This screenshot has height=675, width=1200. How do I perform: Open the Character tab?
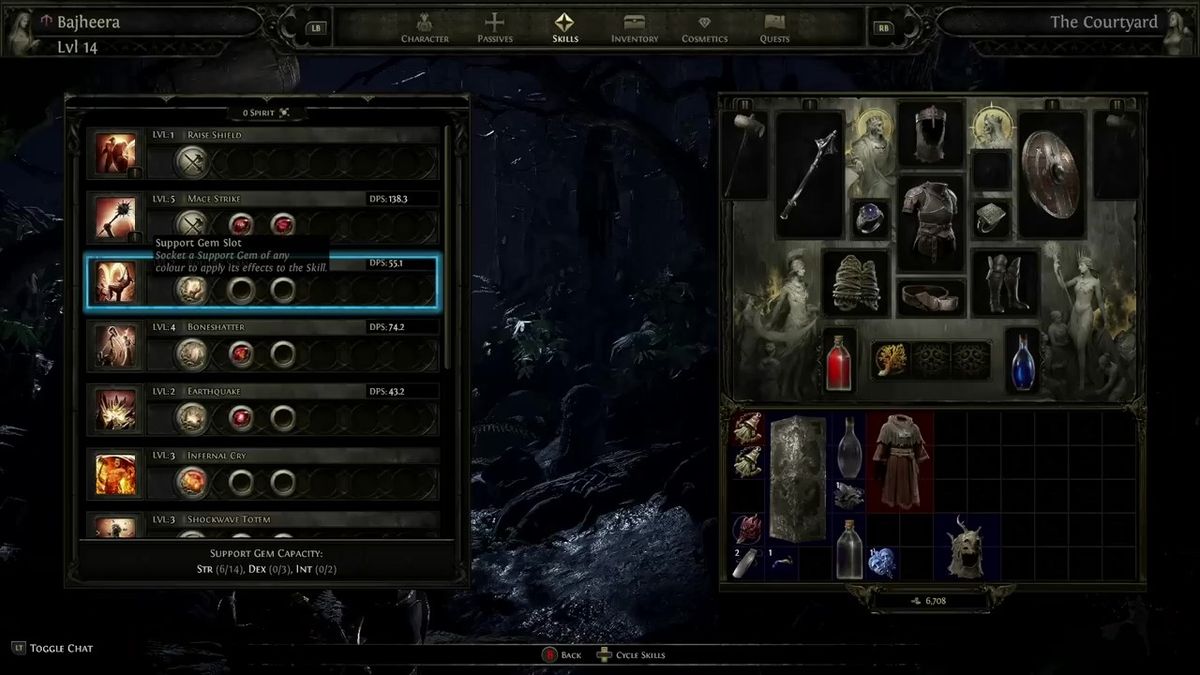click(x=425, y=27)
